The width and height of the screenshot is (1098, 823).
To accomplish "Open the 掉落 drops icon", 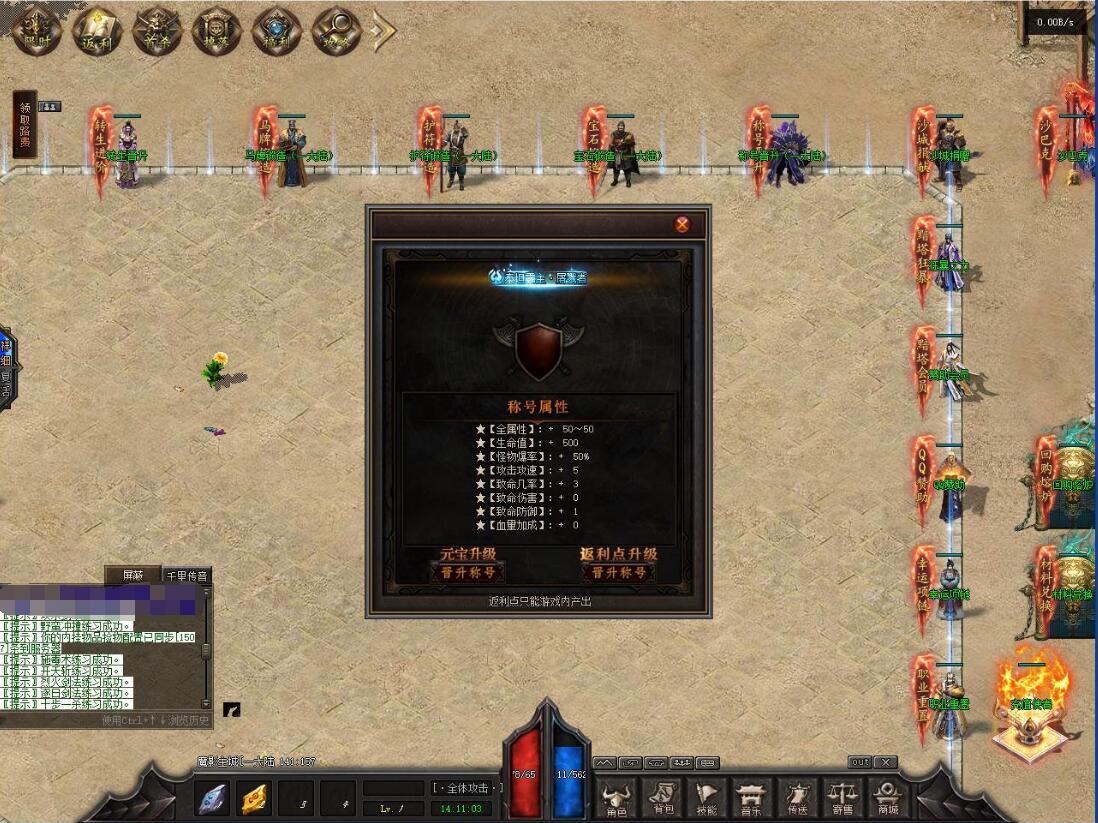I will [x=217, y=32].
